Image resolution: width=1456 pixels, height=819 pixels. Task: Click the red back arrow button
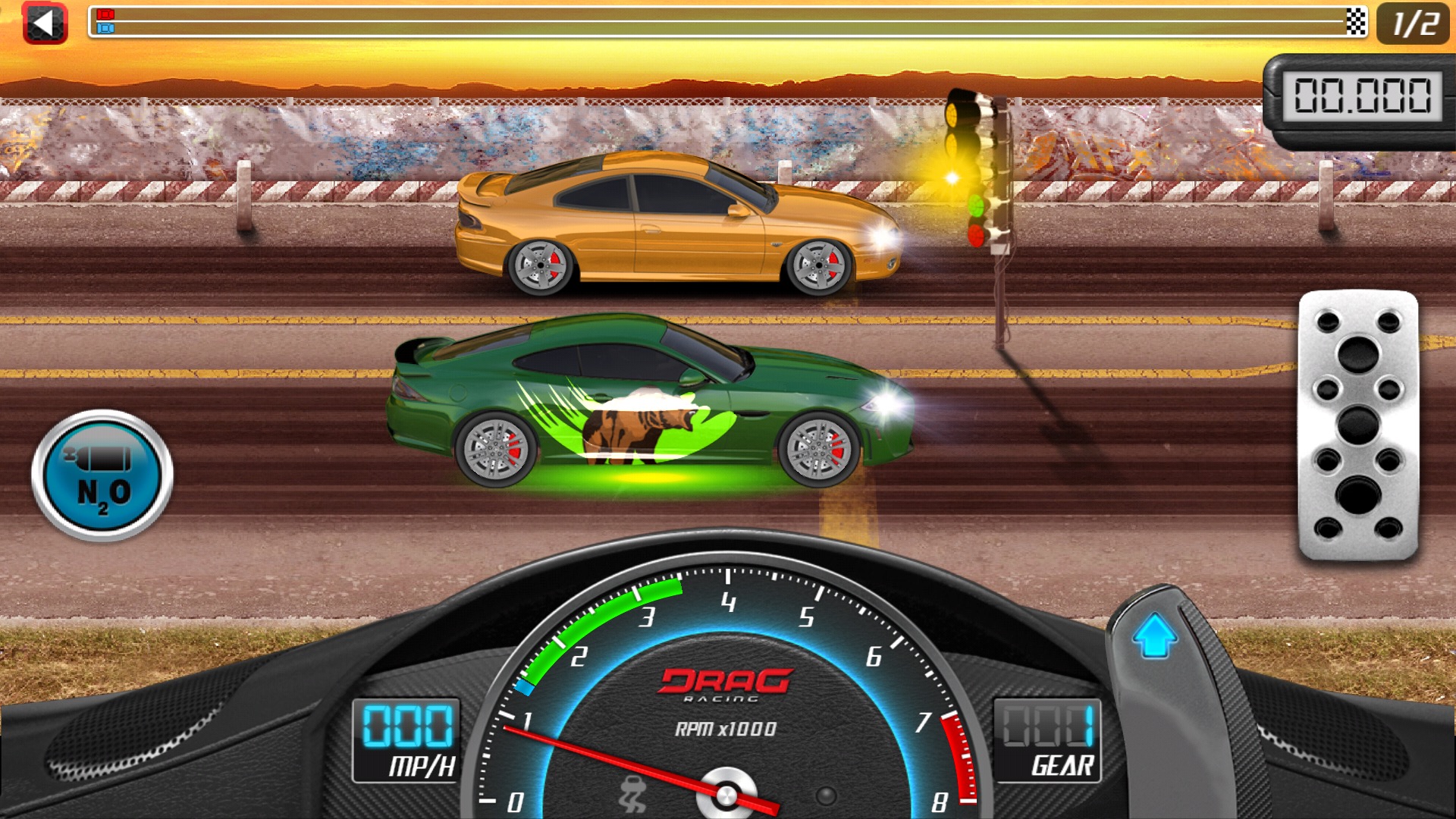coord(45,24)
